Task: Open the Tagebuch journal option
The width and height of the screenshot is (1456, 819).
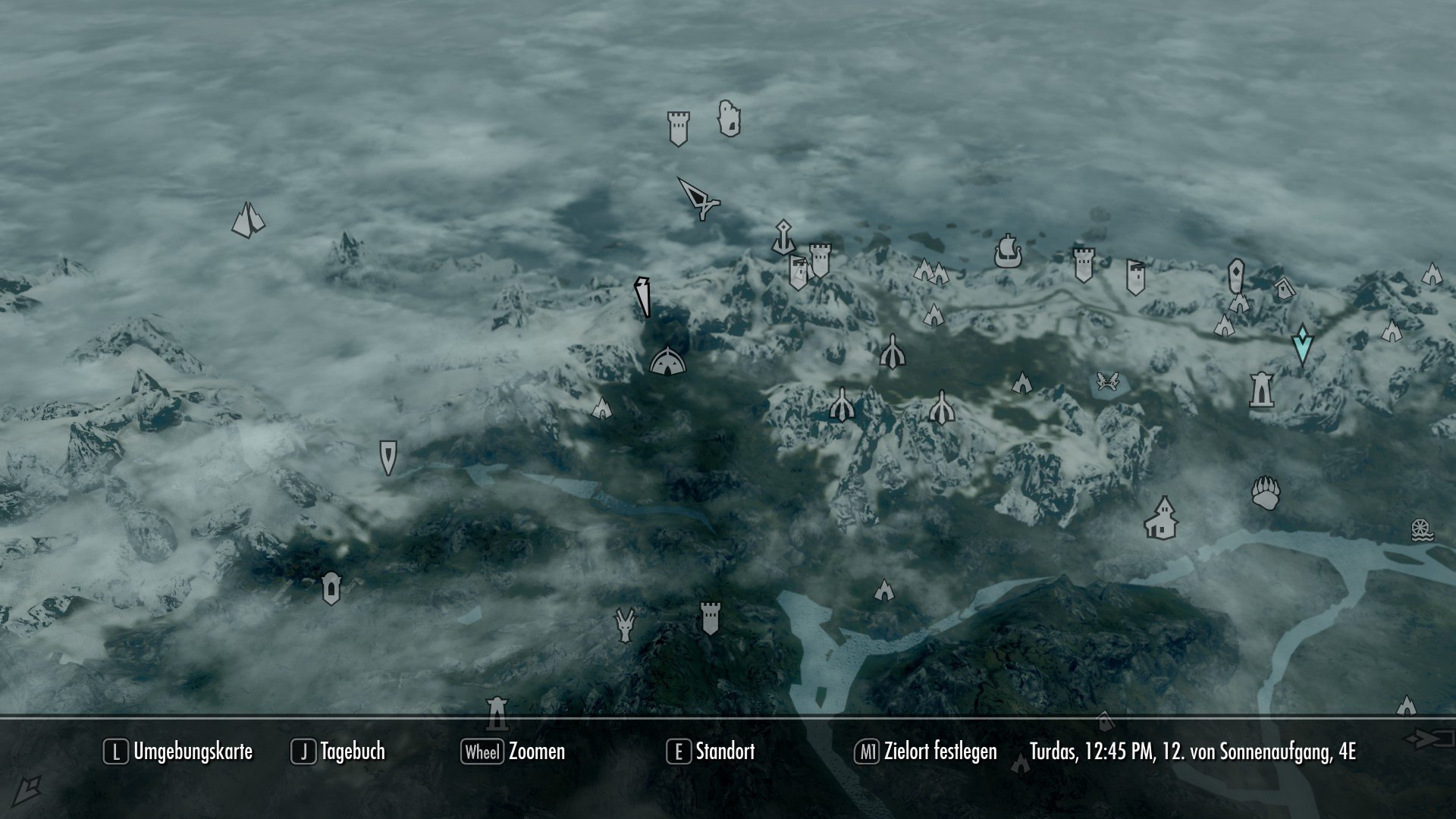Action: pyautogui.click(x=353, y=752)
